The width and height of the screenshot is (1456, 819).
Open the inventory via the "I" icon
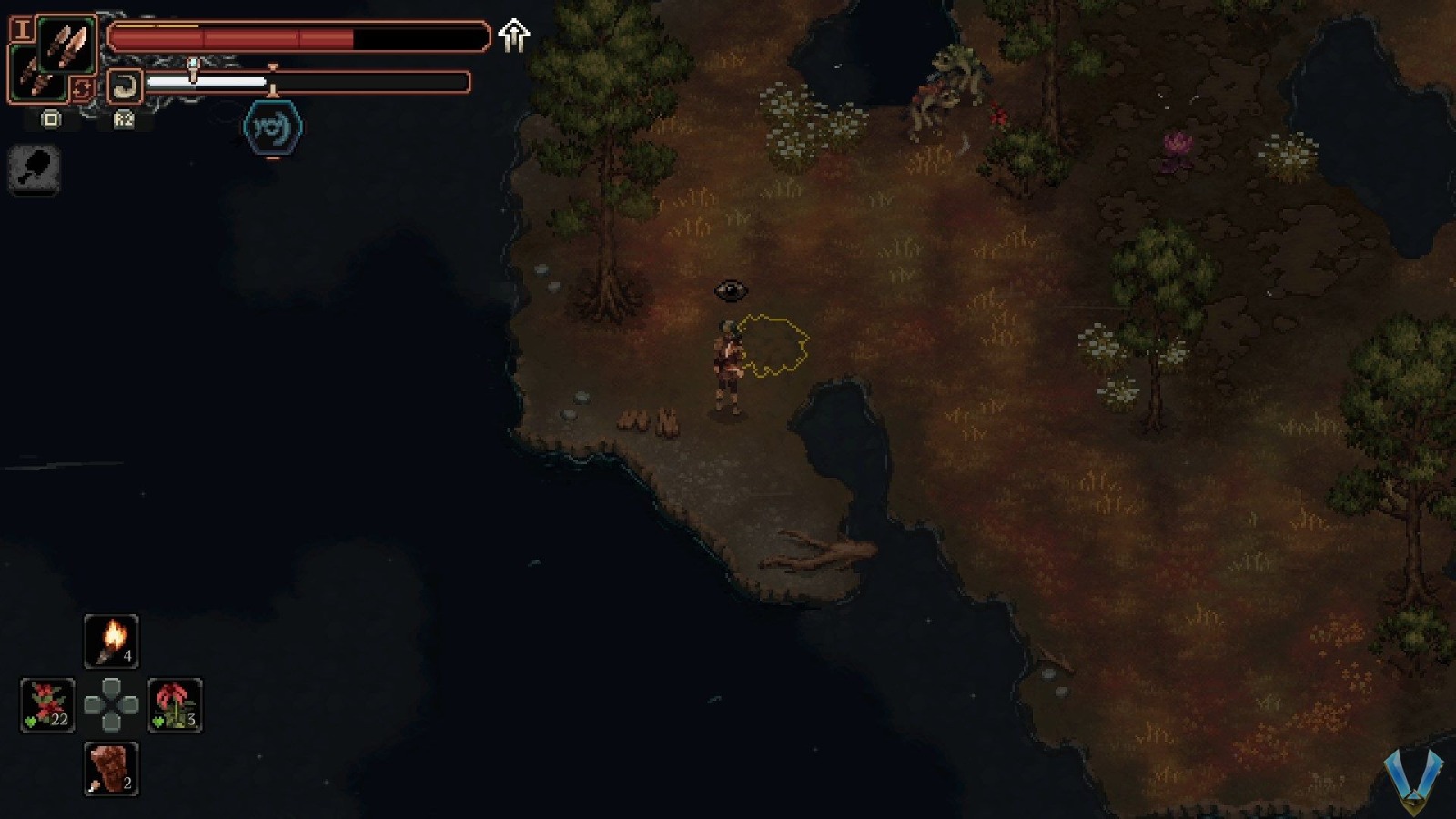pyautogui.click(x=21, y=30)
